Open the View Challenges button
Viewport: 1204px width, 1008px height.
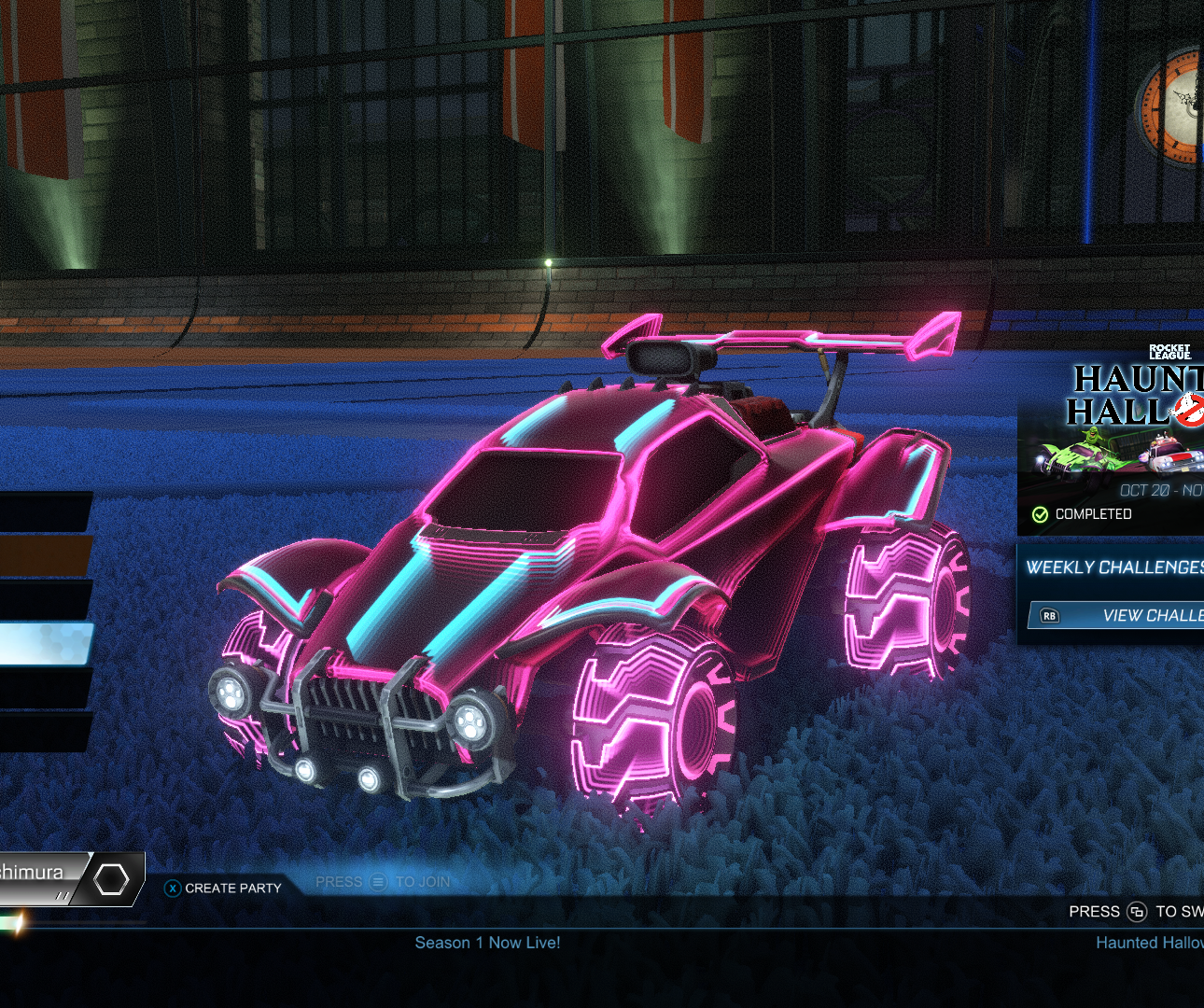(x=1148, y=615)
